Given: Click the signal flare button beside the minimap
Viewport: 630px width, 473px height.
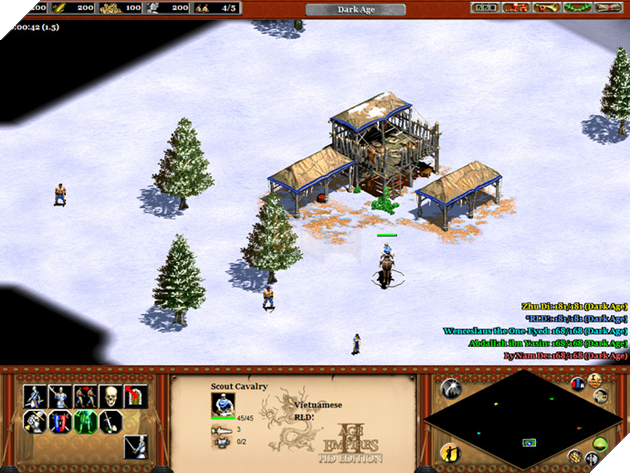Looking at the screenshot, I should click(450, 388).
